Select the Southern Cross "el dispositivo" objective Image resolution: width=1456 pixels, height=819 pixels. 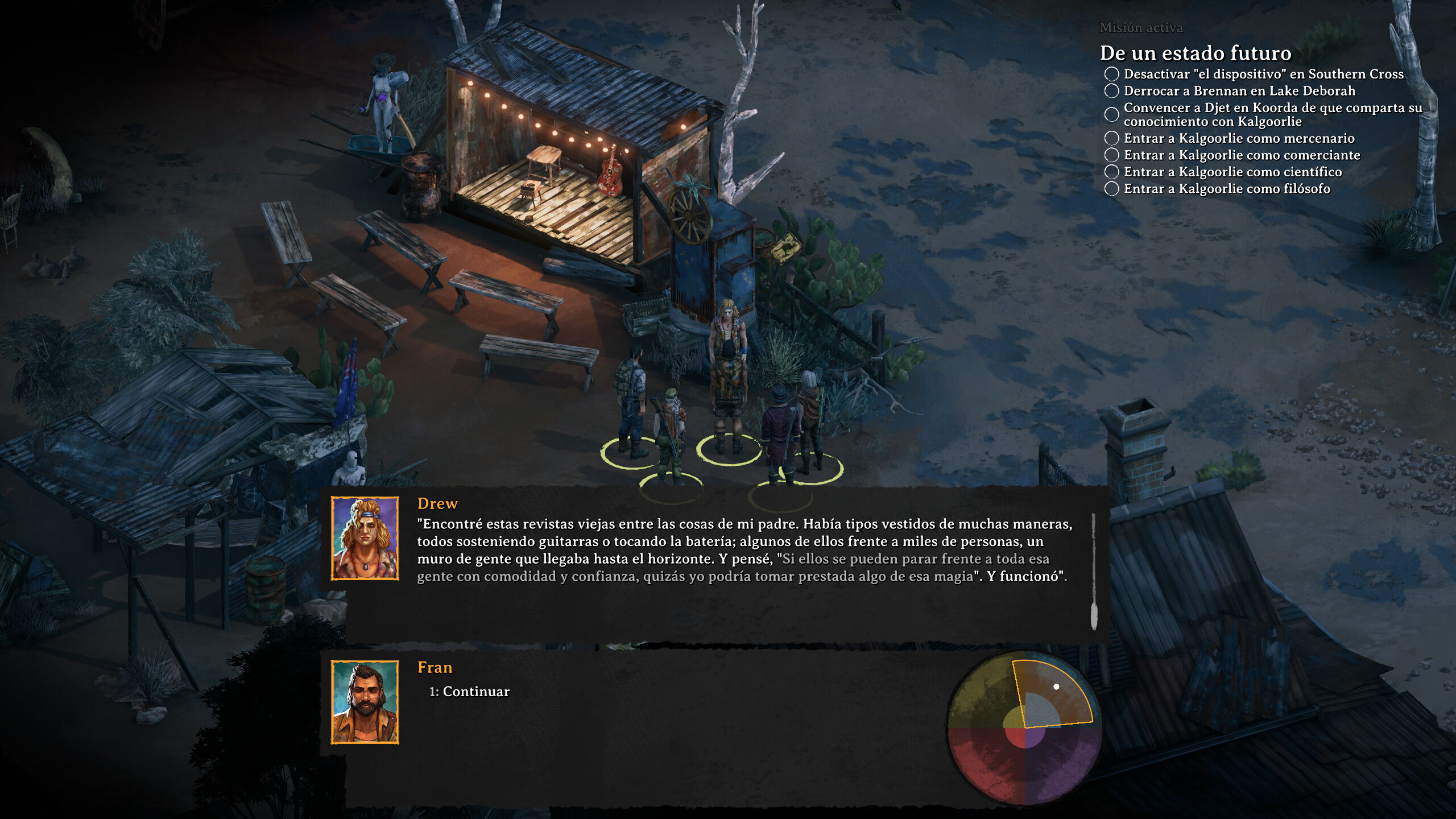point(1263,74)
